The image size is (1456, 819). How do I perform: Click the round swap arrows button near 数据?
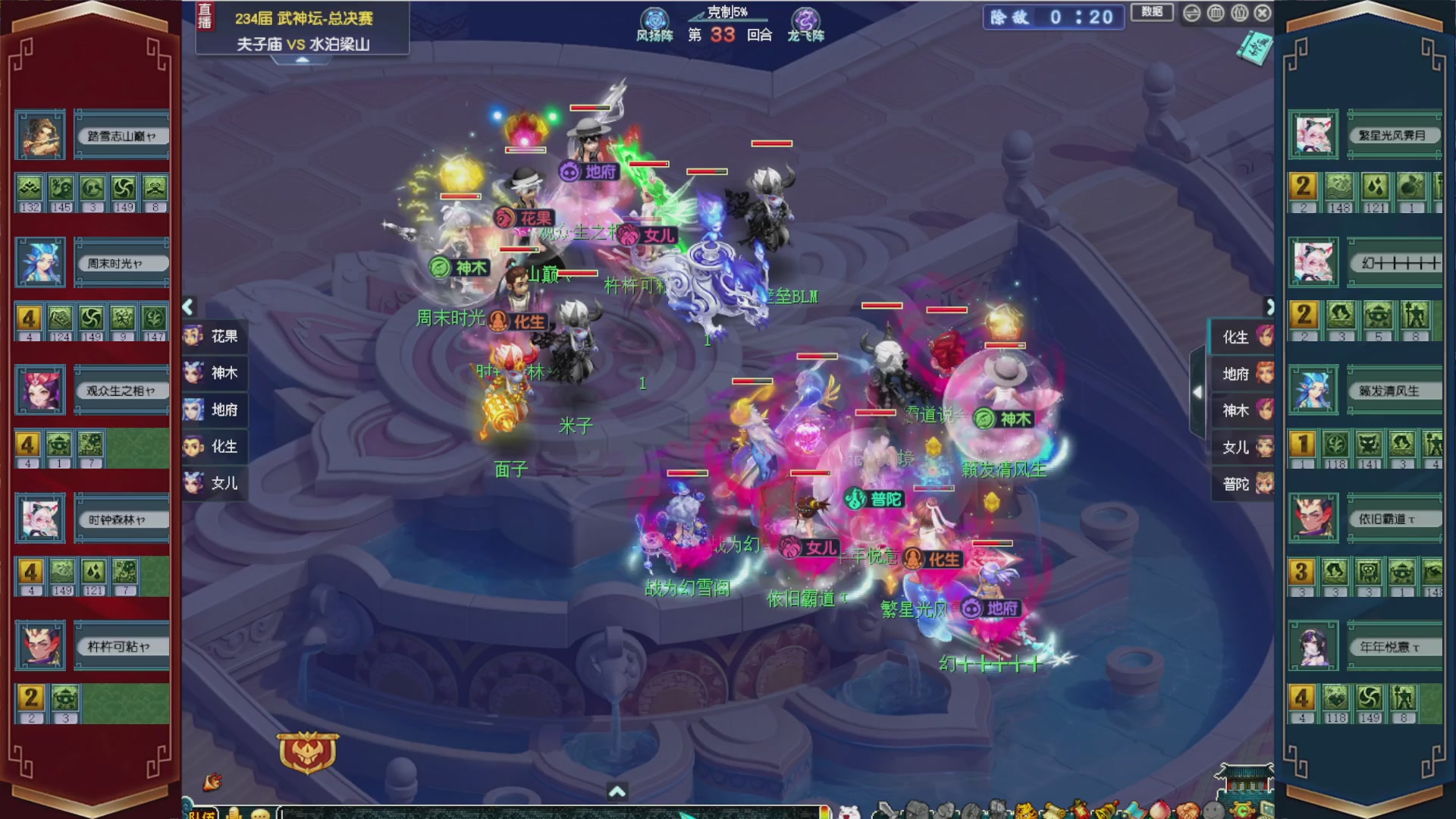1191,13
